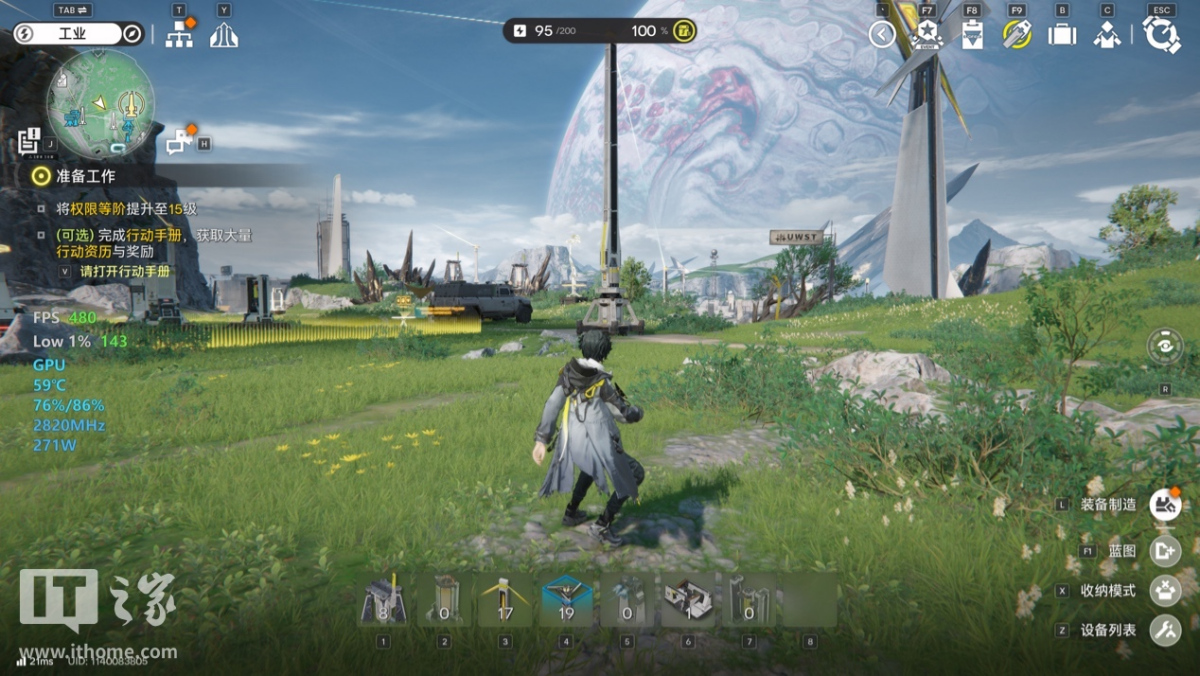1200x676 pixels.
Task: Open the operator team icon
Action: point(1107,35)
